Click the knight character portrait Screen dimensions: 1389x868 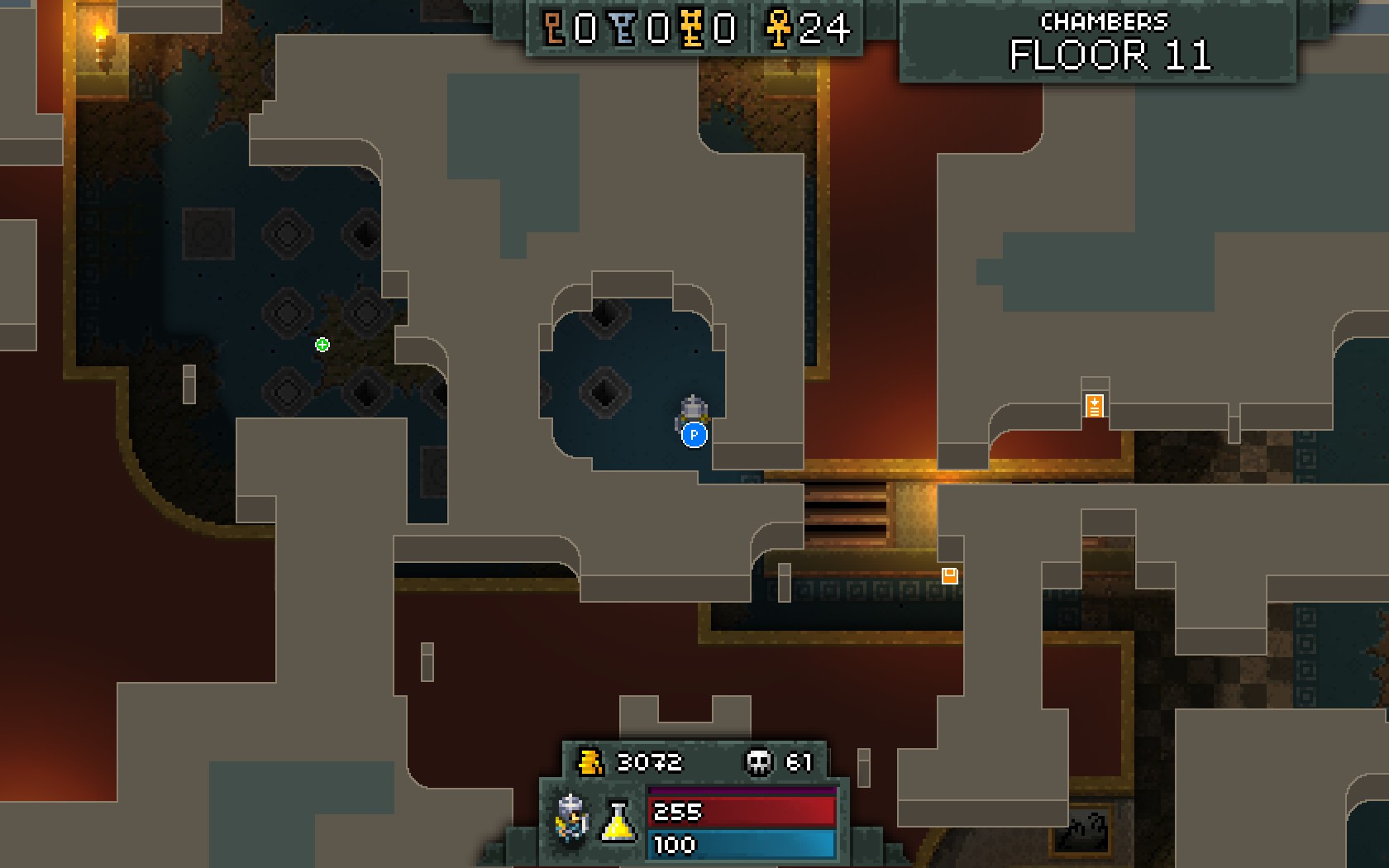pos(571,819)
